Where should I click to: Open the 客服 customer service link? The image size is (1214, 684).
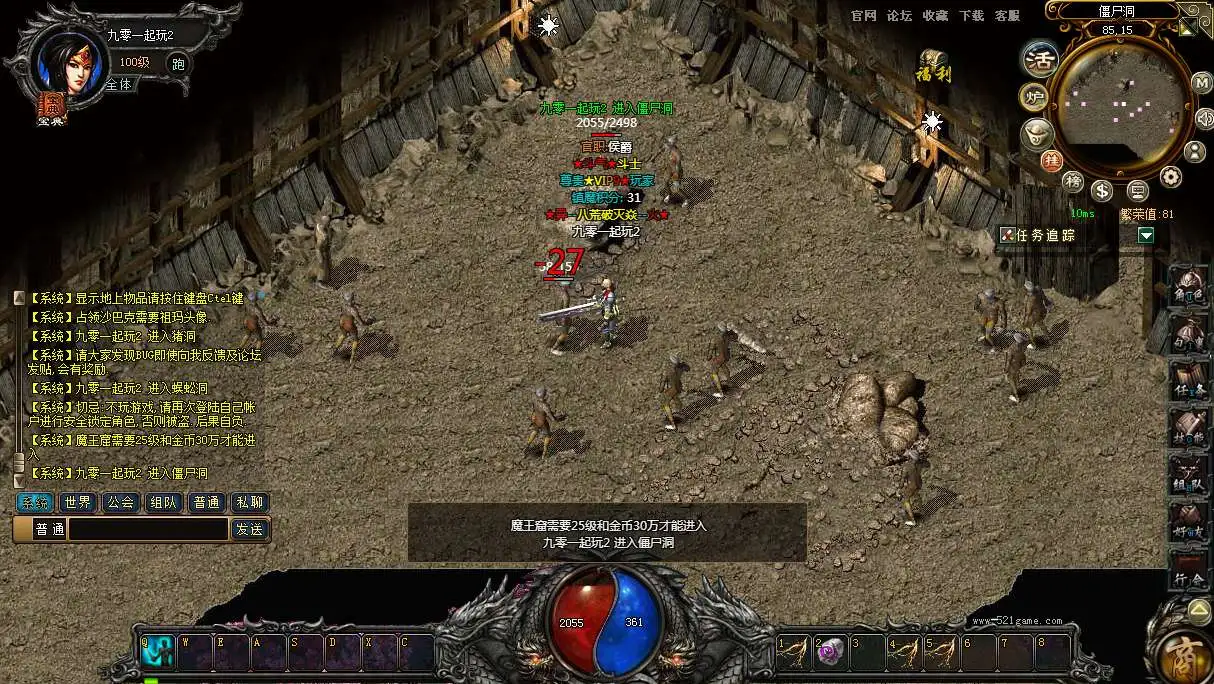point(1007,16)
